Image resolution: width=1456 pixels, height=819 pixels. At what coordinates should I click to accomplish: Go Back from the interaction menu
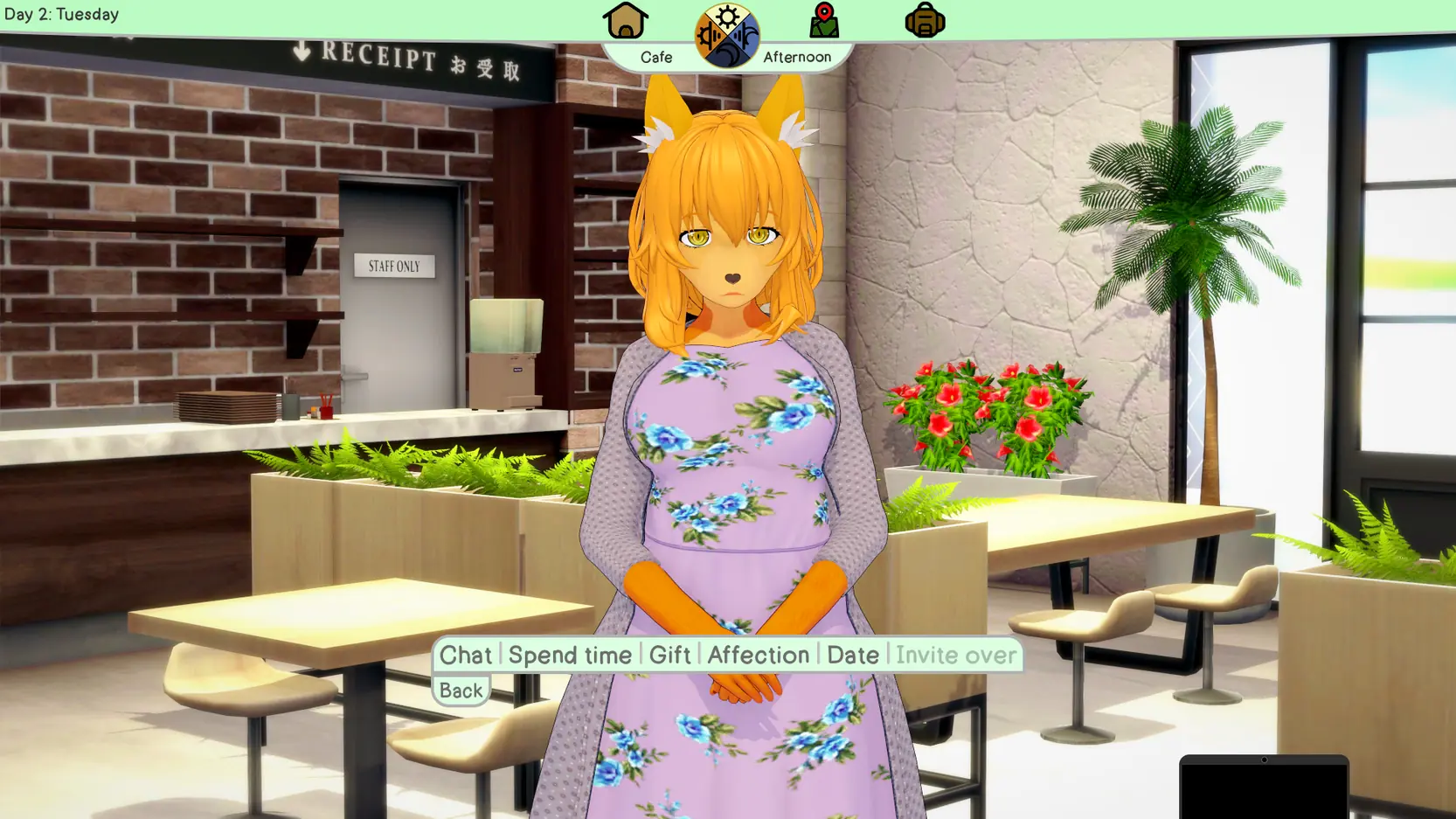(461, 691)
